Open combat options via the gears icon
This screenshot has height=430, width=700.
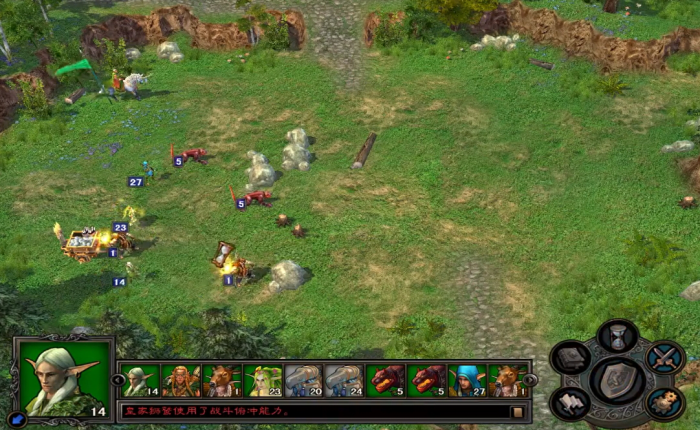663,402
